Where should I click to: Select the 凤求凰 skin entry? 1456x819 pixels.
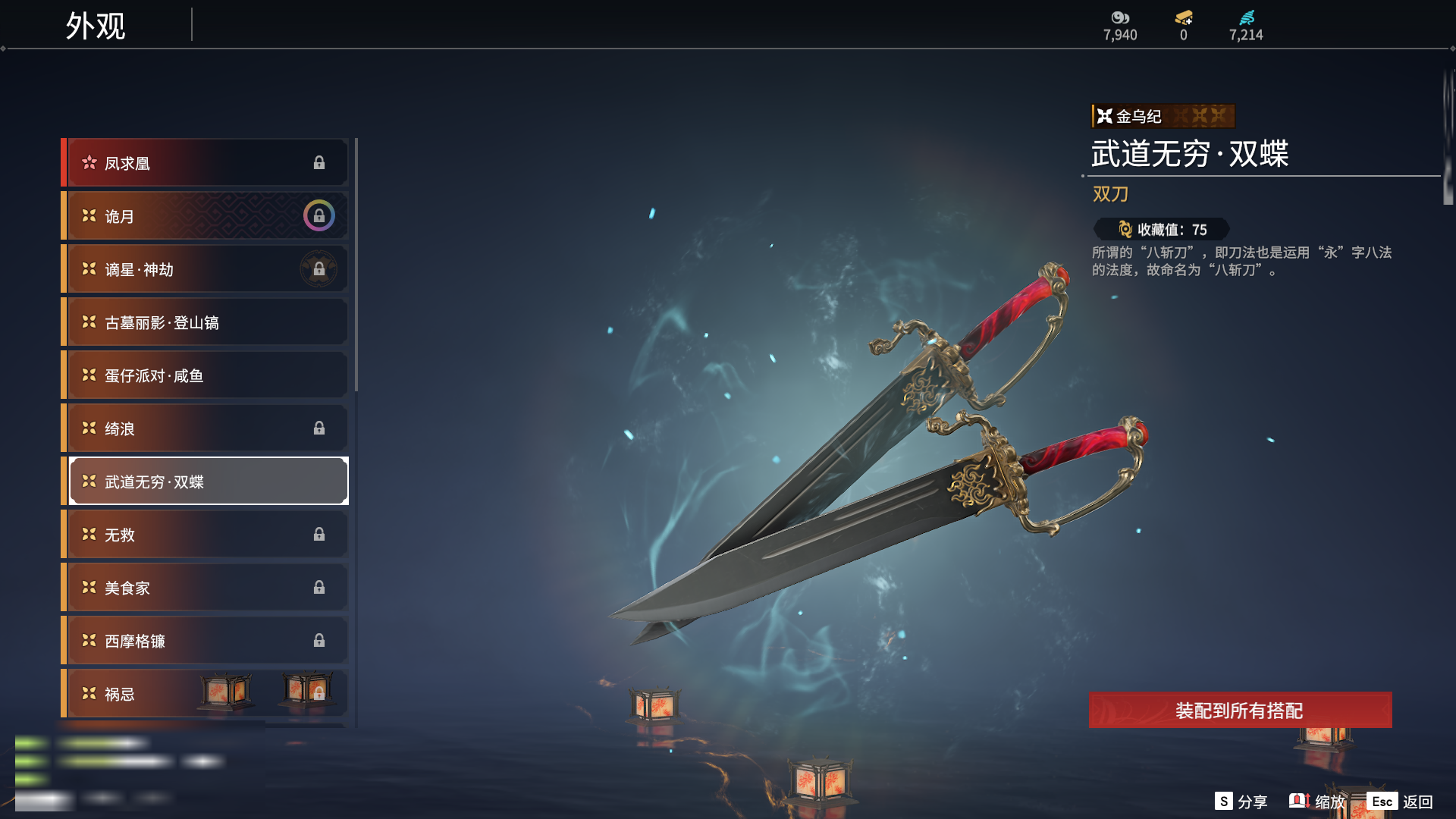[206, 163]
